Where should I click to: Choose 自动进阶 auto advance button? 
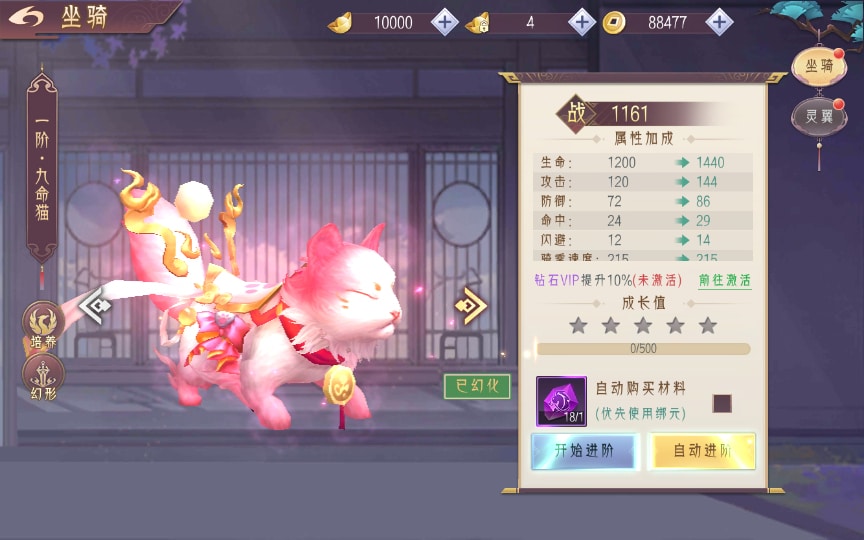click(701, 451)
